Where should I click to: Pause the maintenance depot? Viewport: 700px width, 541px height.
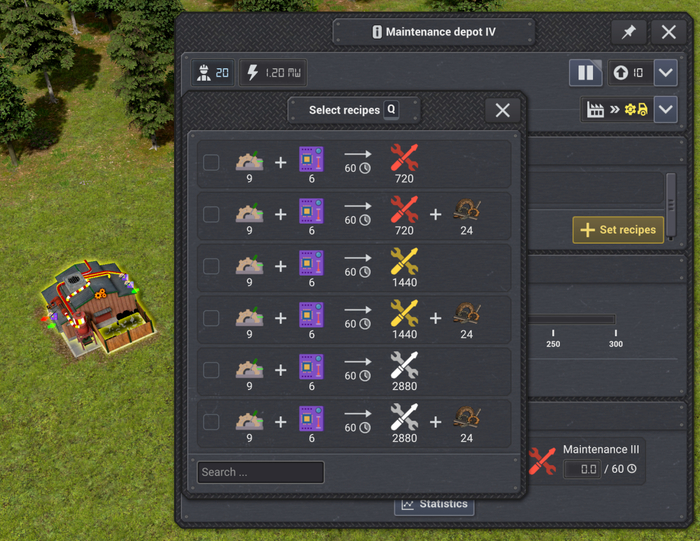pyautogui.click(x=585, y=73)
